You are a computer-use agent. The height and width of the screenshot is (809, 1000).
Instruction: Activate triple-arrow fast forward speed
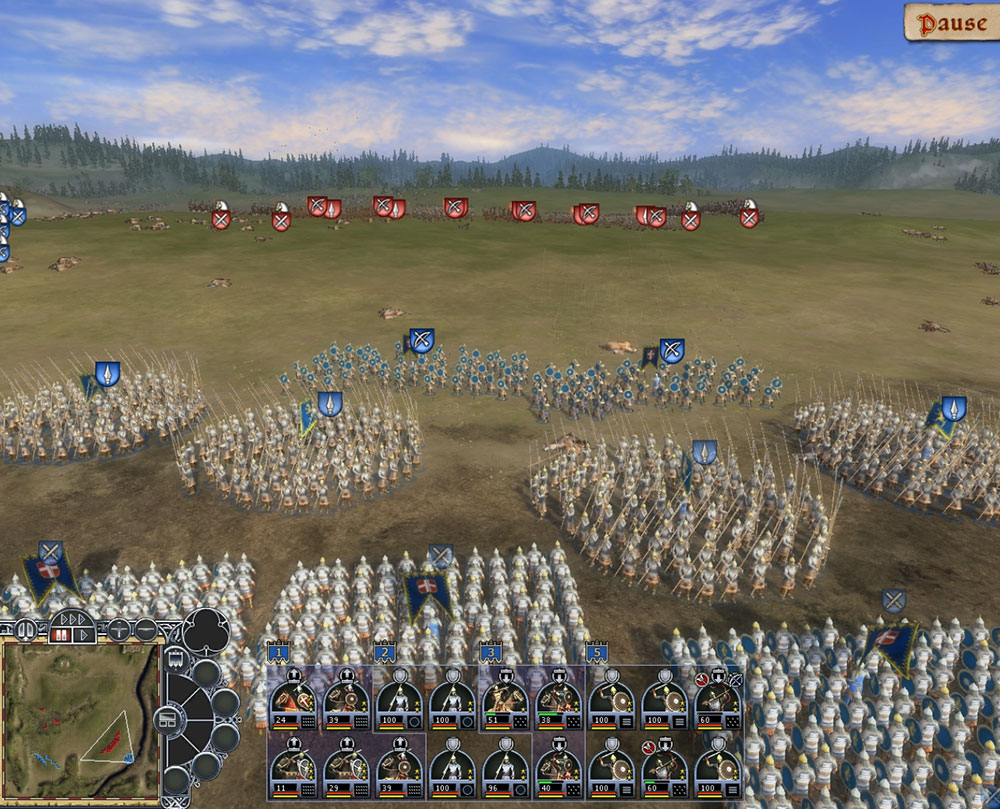[x=74, y=618]
